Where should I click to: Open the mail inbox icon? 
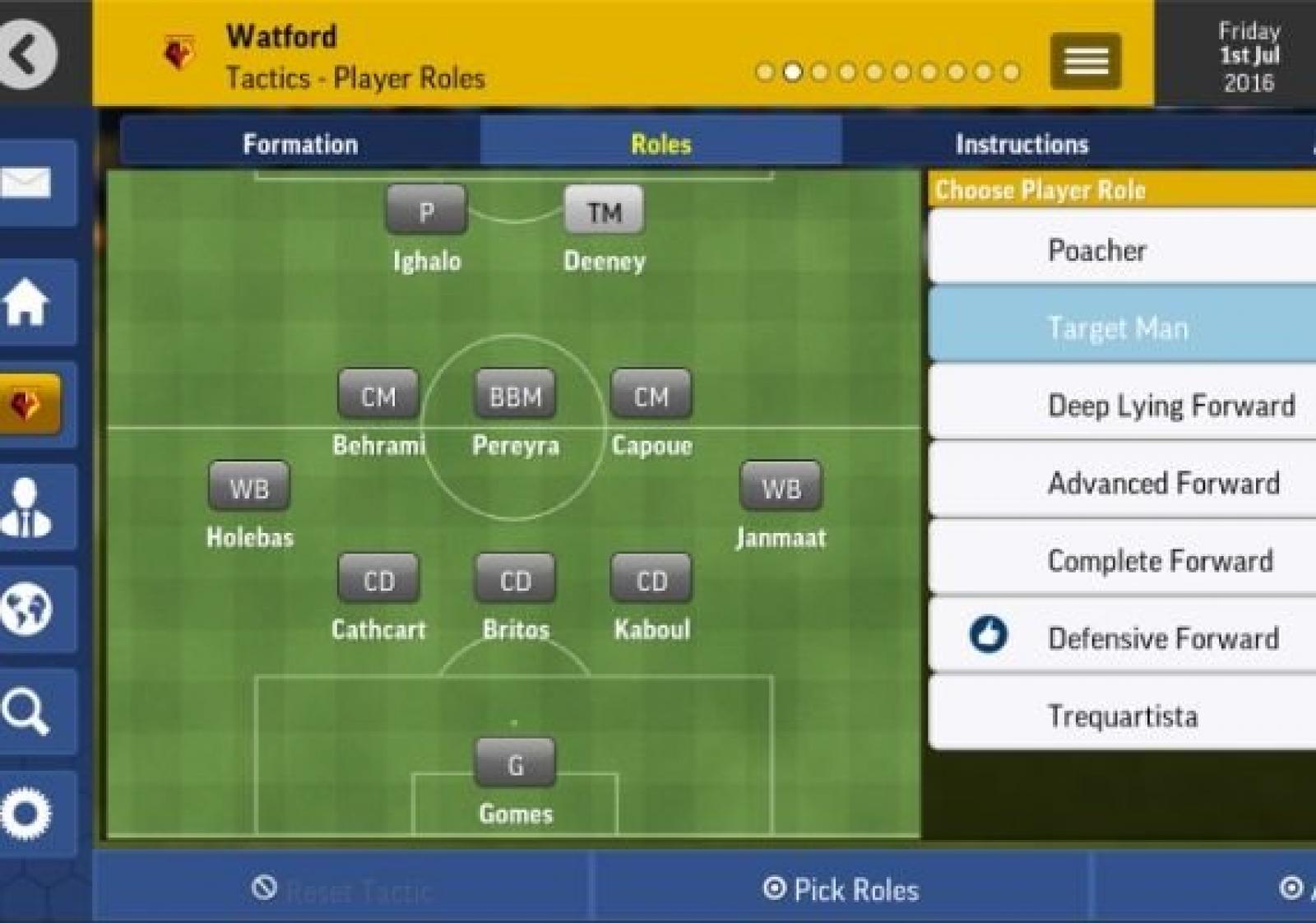28,183
